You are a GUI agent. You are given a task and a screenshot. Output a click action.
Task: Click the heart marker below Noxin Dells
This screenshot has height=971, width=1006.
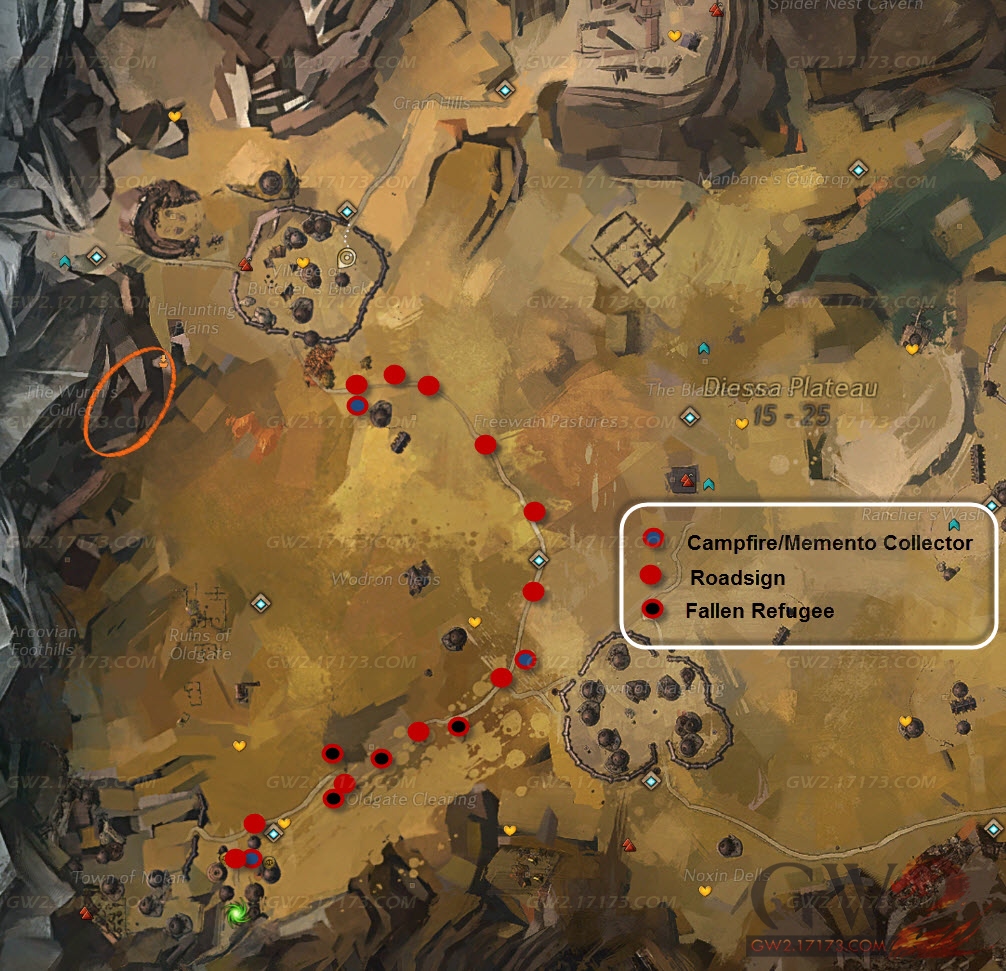[x=704, y=890]
